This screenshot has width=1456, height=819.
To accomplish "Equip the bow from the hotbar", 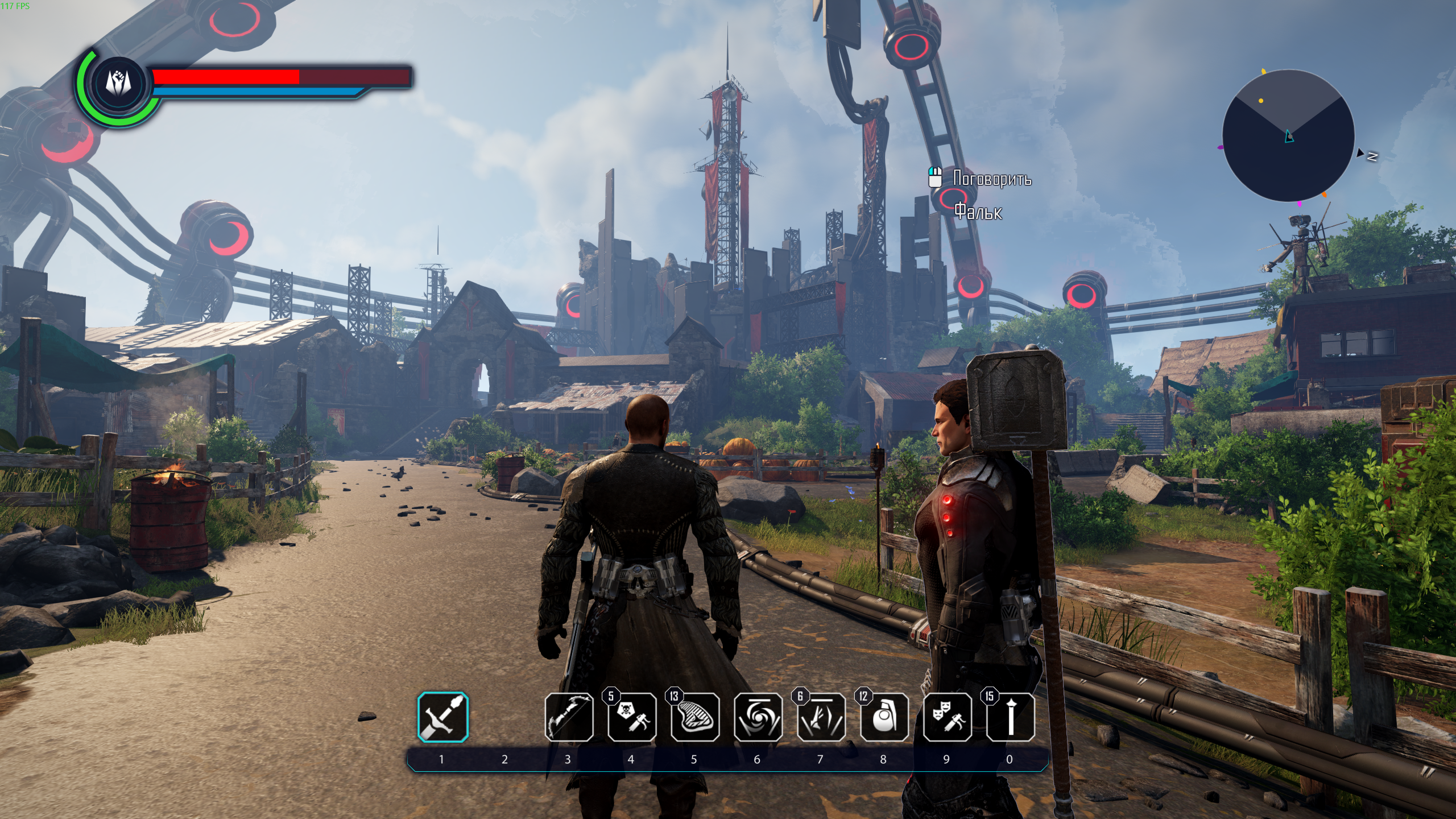I will [x=569, y=717].
